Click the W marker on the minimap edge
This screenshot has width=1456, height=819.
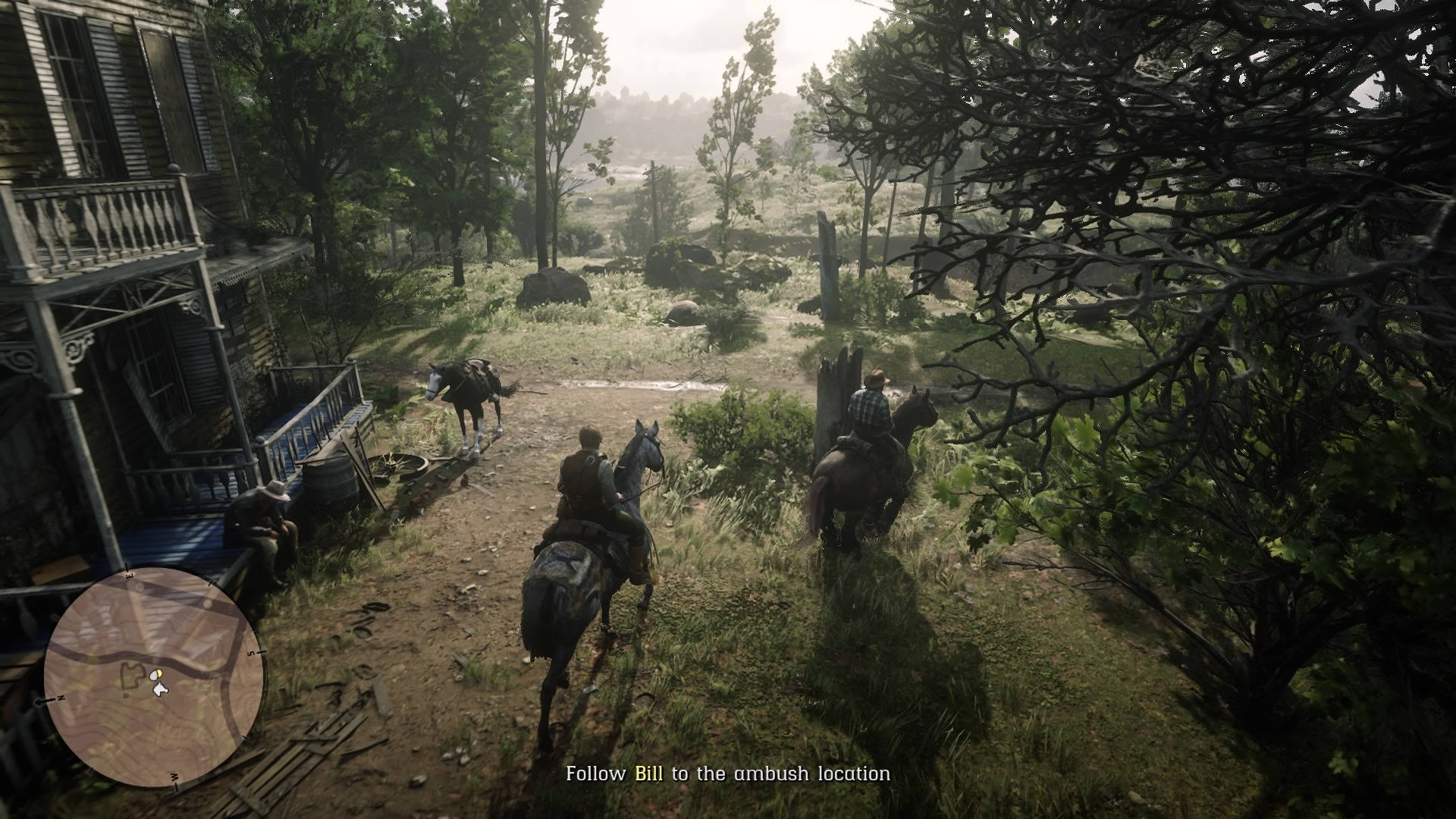176,778
